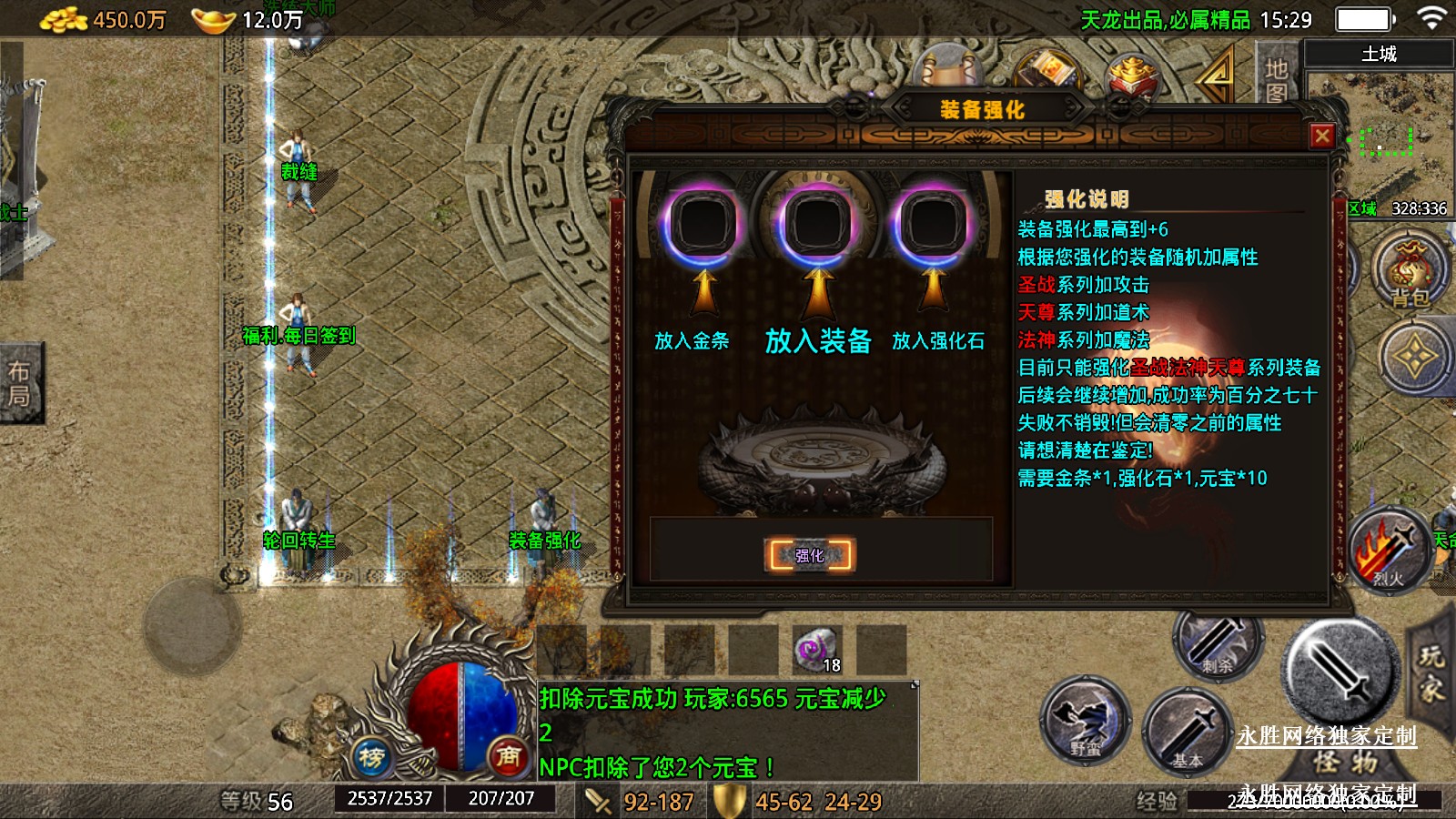Switch target mode to 玩家
Viewport: 1456px width, 819px height.
pos(1432,672)
